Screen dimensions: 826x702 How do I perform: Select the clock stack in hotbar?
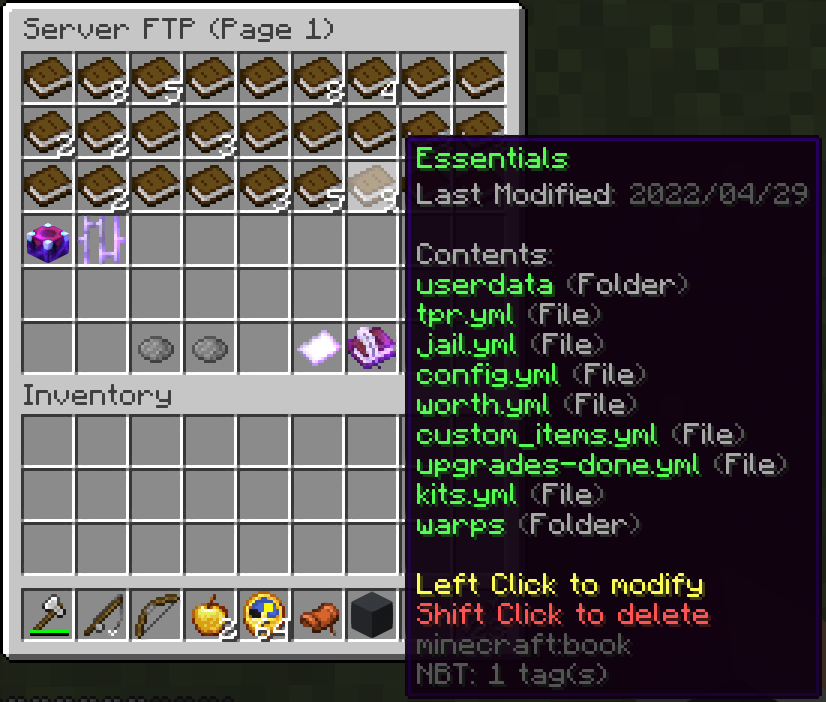(264, 614)
